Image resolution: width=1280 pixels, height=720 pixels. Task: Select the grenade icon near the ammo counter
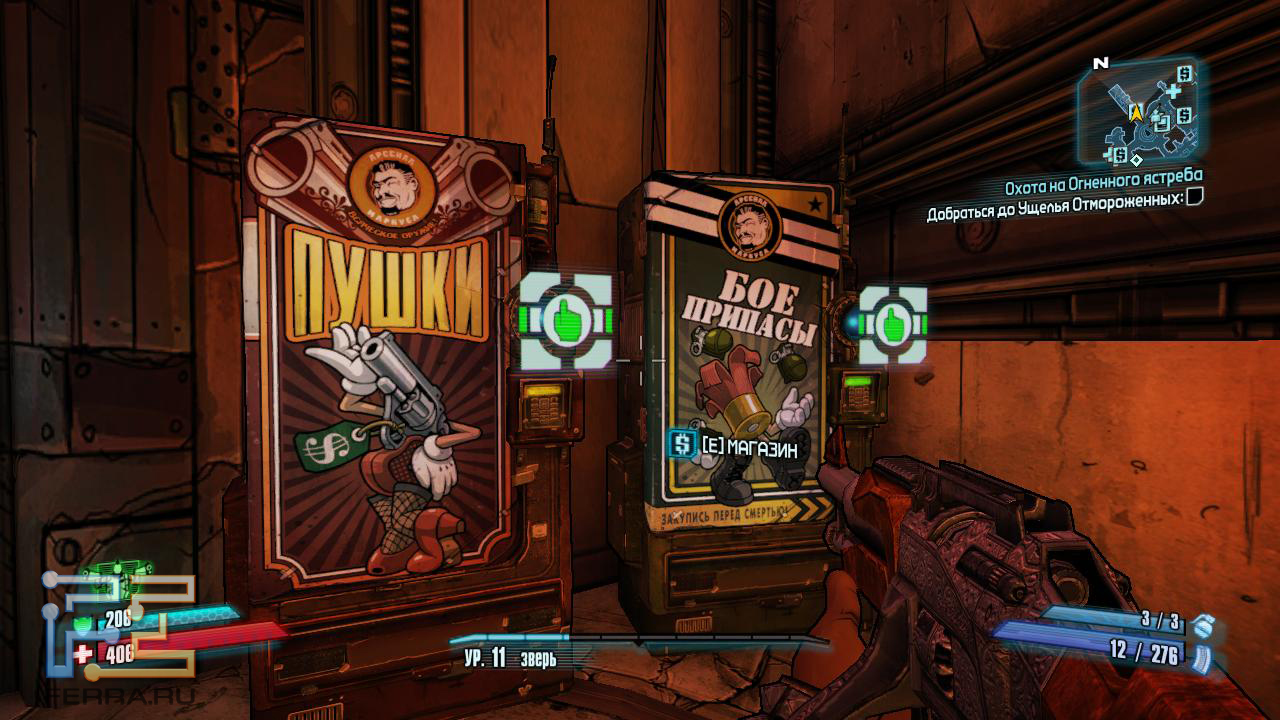coord(1204,627)
